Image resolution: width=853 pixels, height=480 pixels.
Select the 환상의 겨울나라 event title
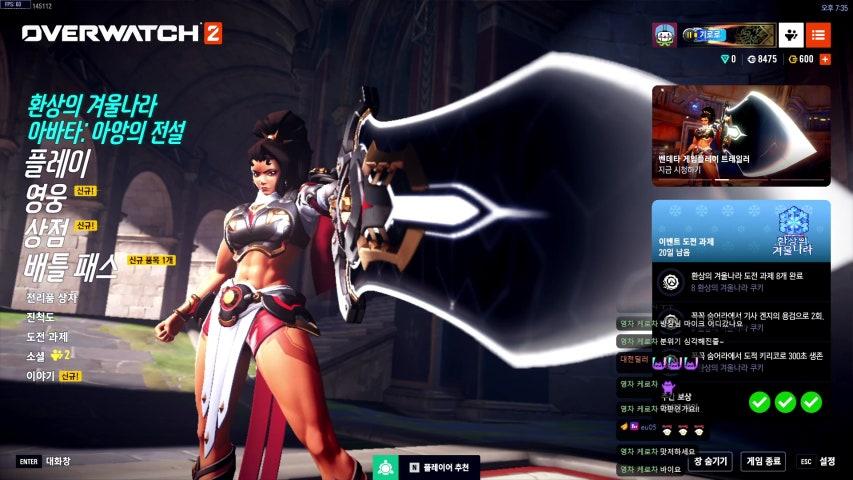93,103
